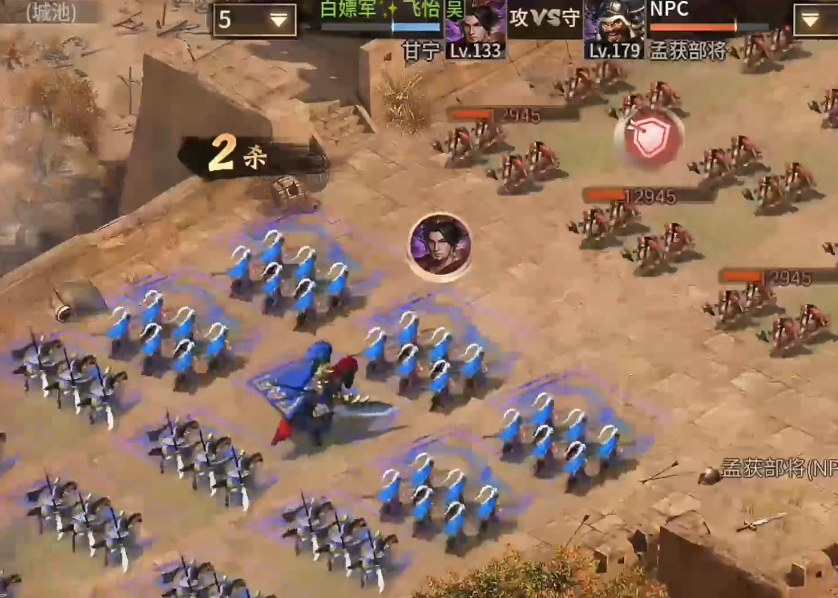Click the round hero portrait on battlefield
Screen dimensions: 838x598
[x=440, y=245]
